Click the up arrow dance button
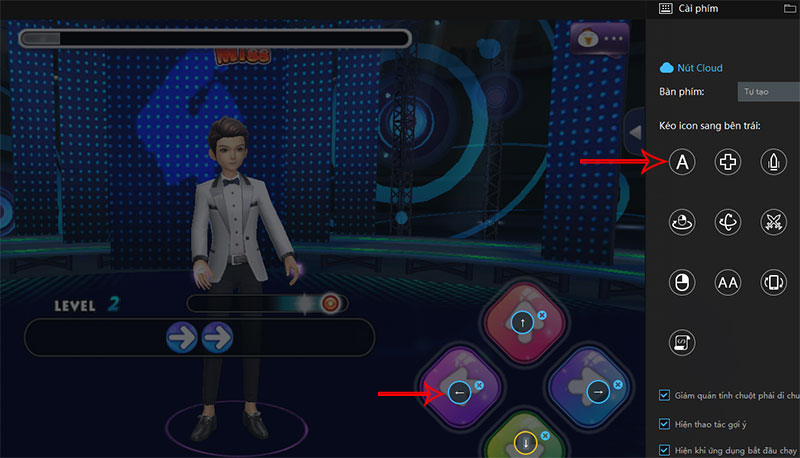The width and height of the screenshot is (800, 458). (x=524, y=323)
